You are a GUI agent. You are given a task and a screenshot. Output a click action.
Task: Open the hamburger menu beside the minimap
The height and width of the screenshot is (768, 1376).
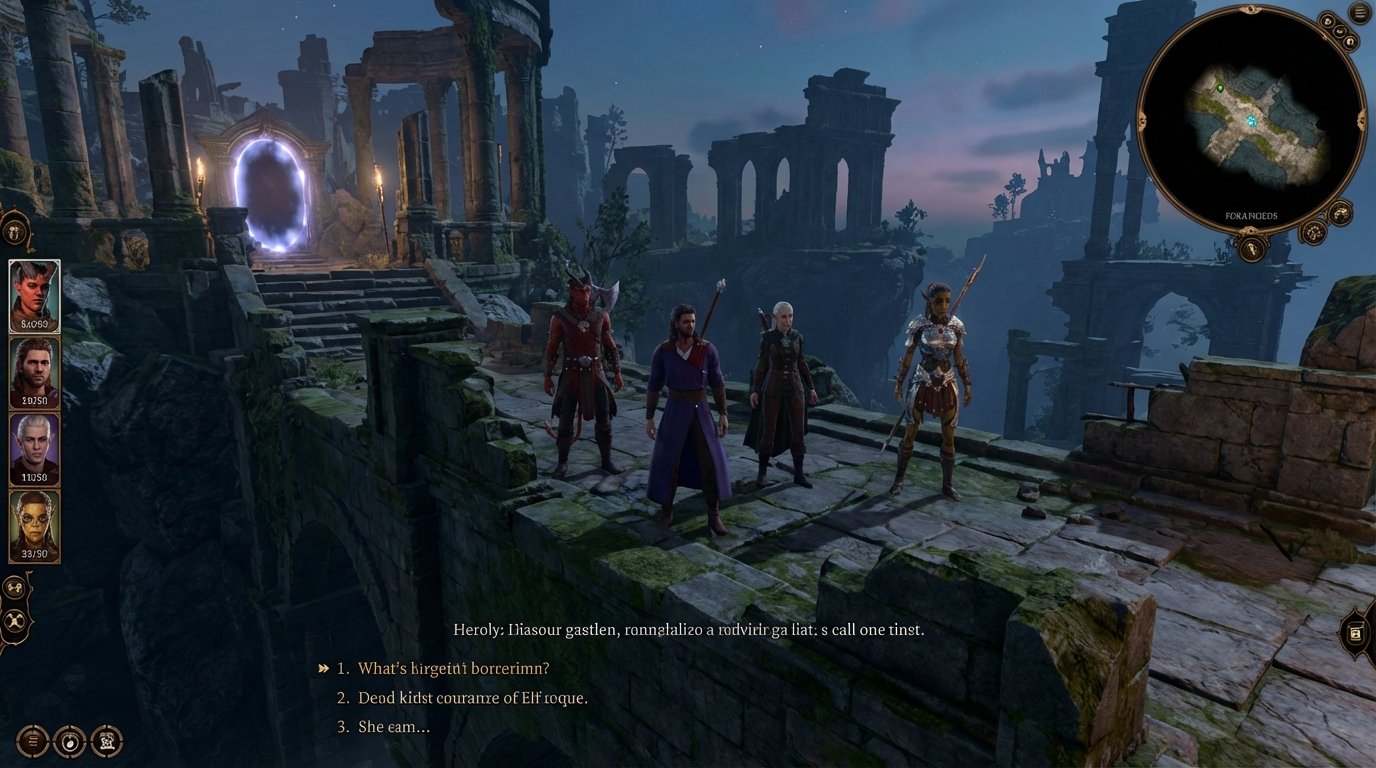pos(1358,12)
